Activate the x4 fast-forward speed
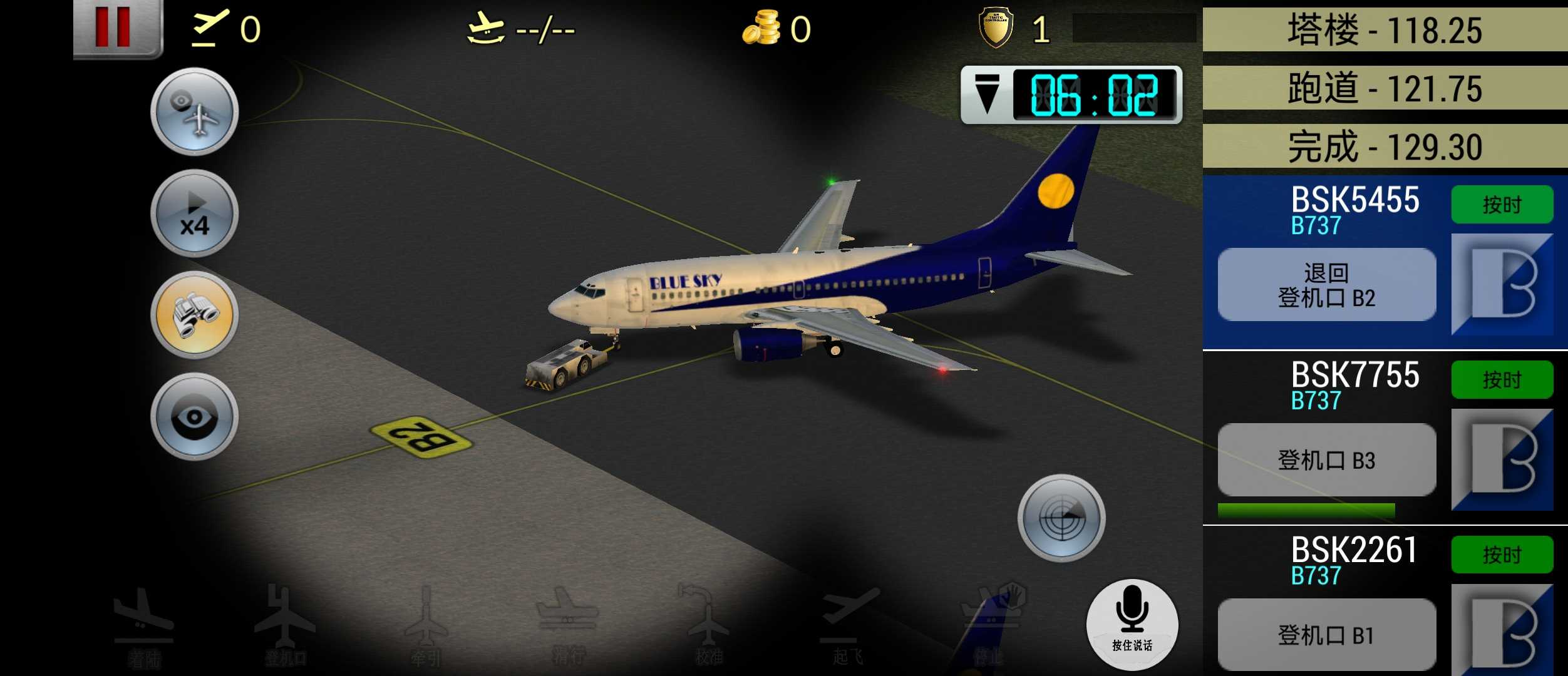The height and width of the screenshot is (676, 1568). [x=194, y=213]
